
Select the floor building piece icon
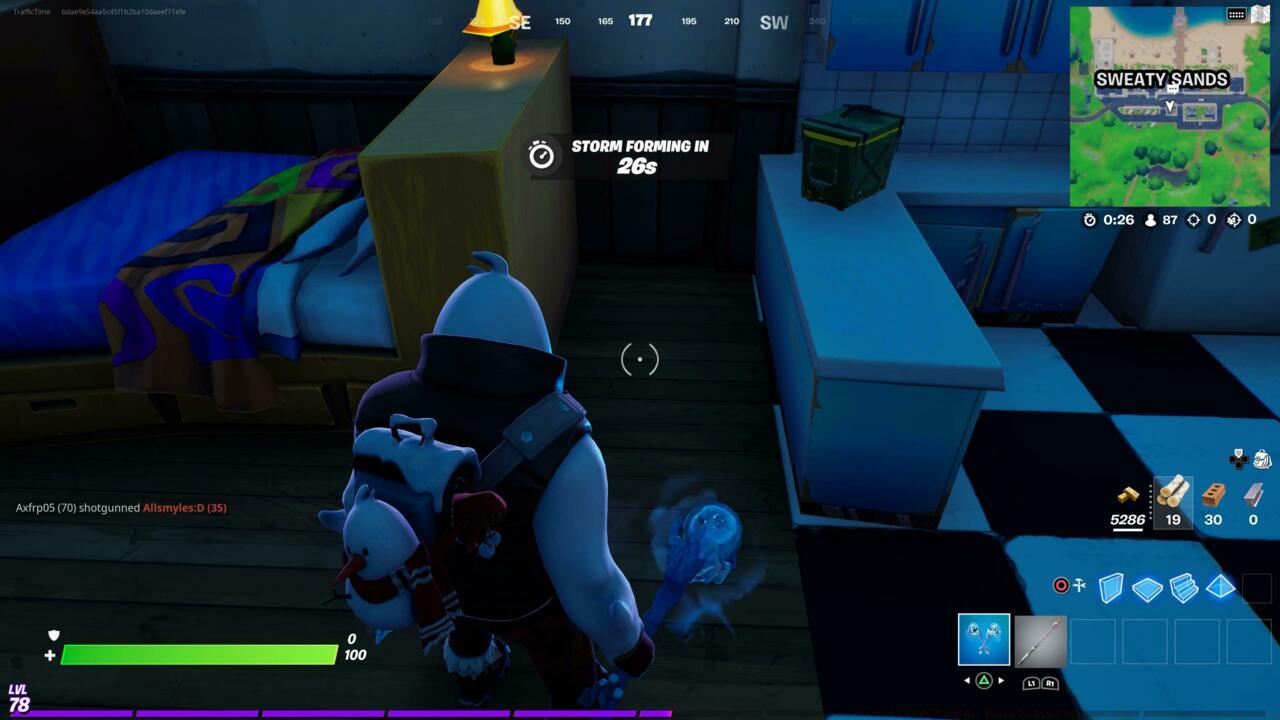coord(1146,589)
